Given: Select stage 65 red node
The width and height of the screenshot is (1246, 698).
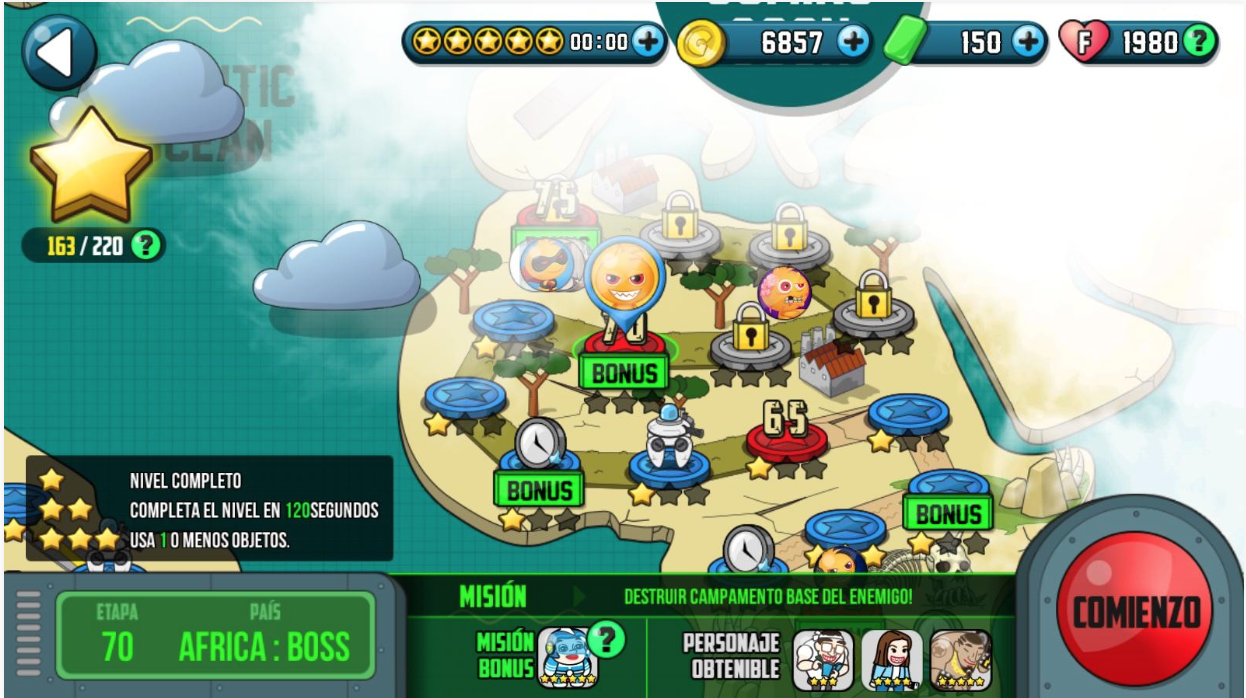Looking at the screenshot, I should click(x=786, y=431).
